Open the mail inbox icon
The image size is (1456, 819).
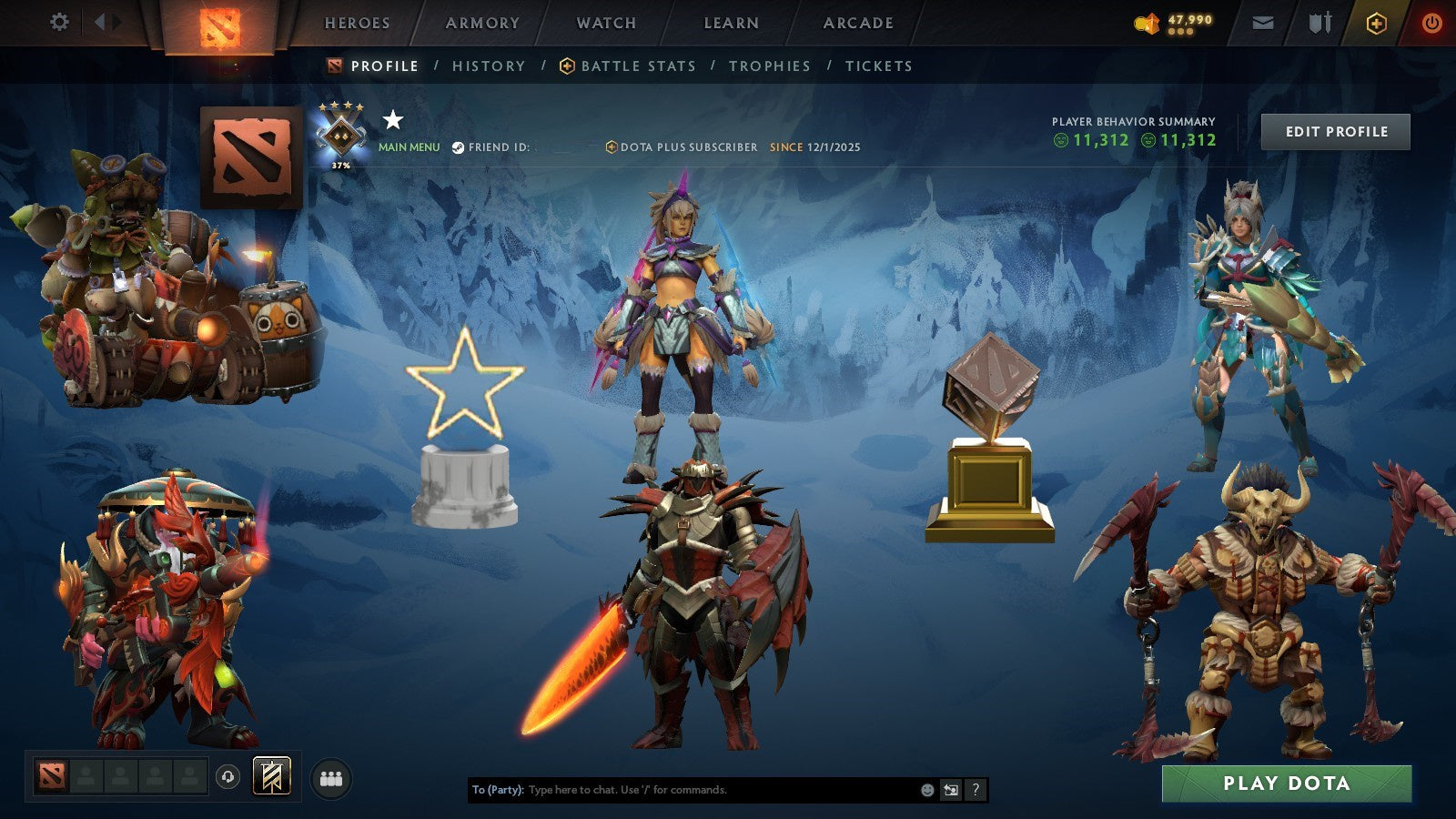click(x=1263, y=23)
